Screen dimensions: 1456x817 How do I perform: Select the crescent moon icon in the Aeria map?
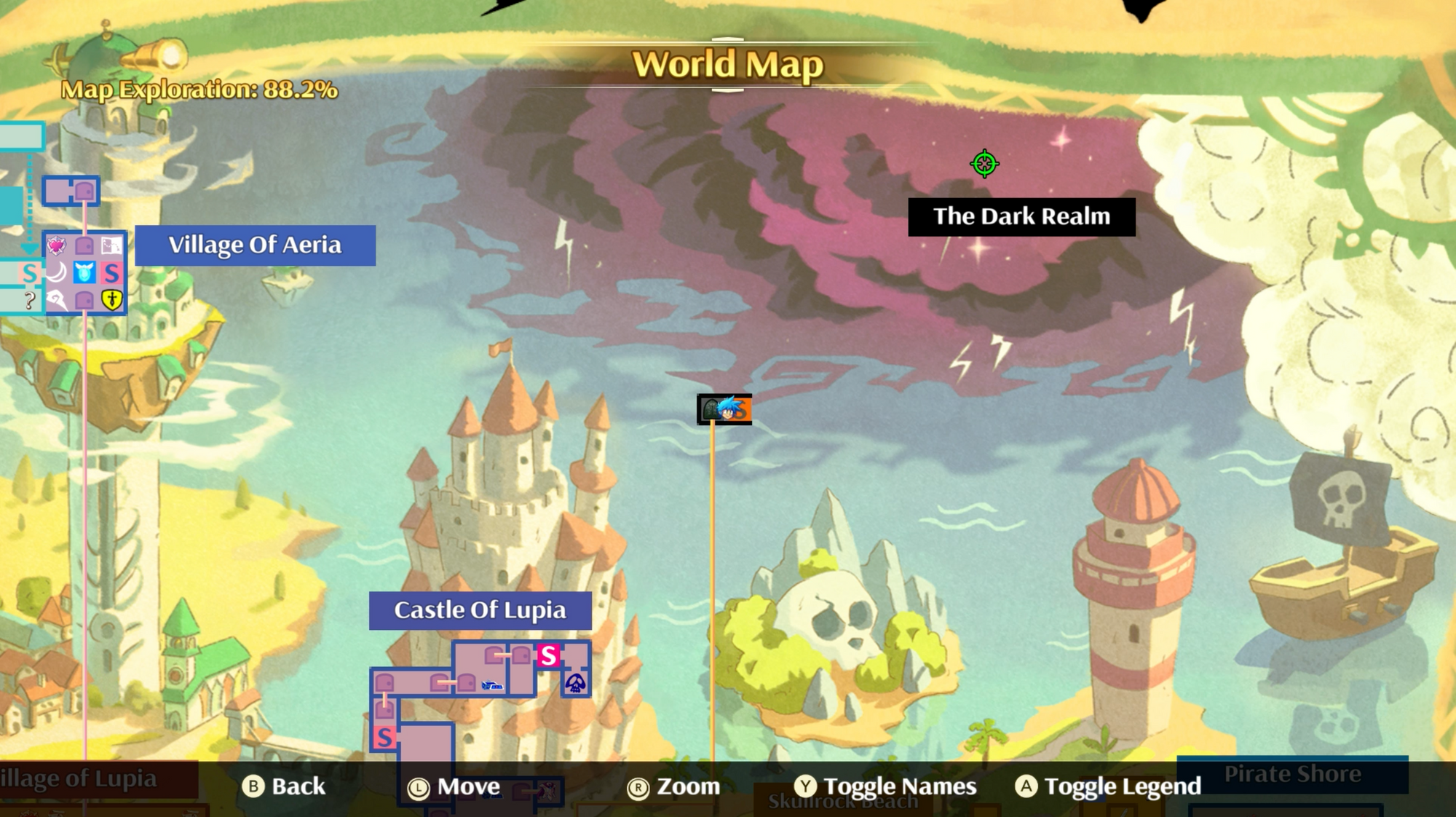57,272
